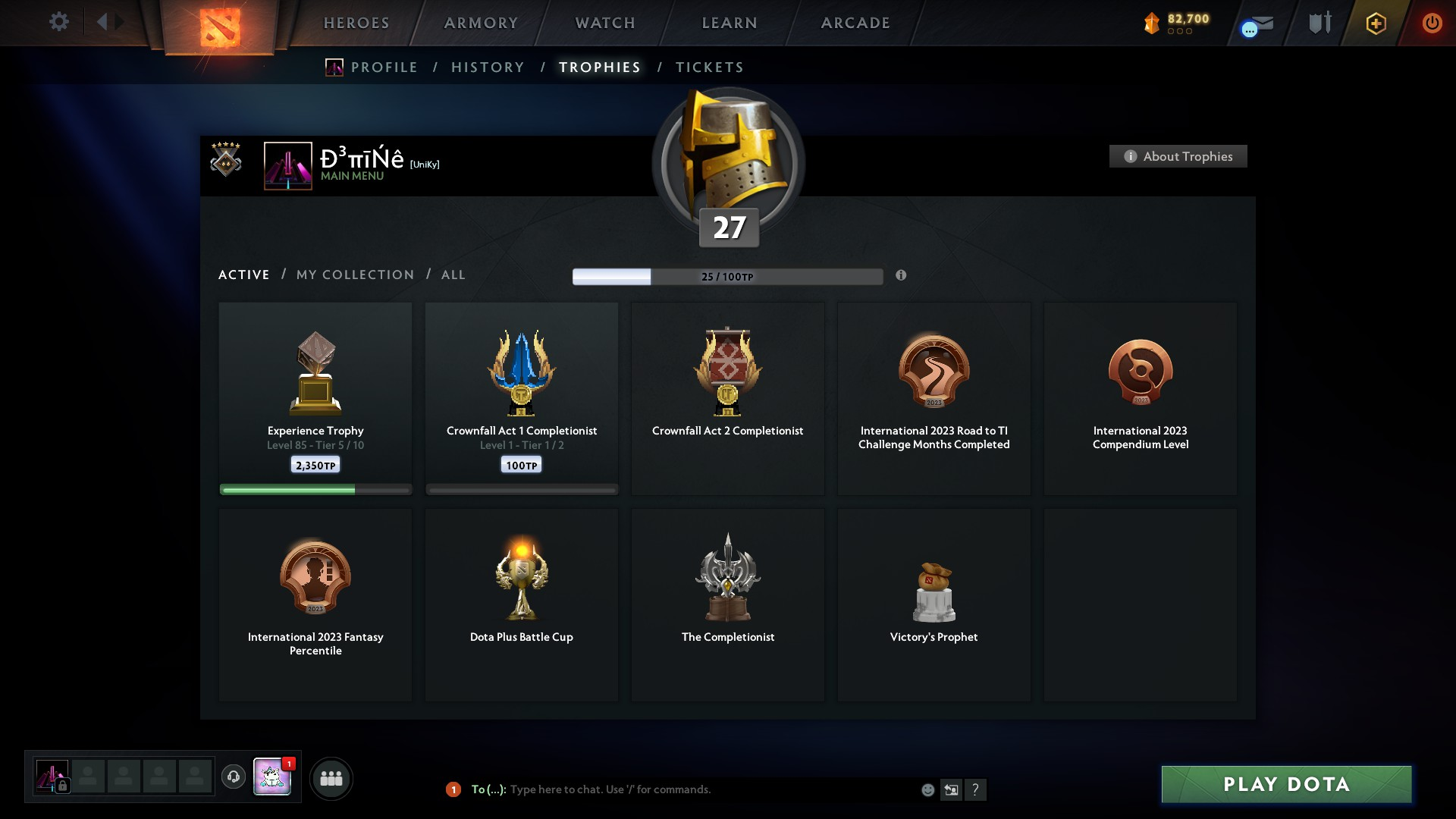Screen dimensions: 1456x819
Task: Click the power button to exit
Action: point(1432,23)
